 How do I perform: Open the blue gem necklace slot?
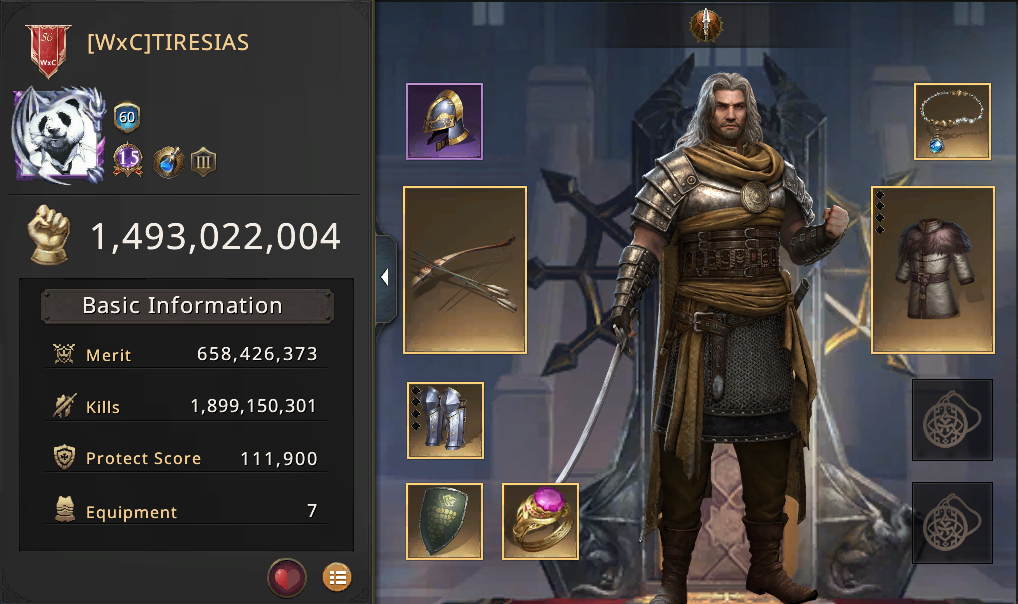point(952,121)
